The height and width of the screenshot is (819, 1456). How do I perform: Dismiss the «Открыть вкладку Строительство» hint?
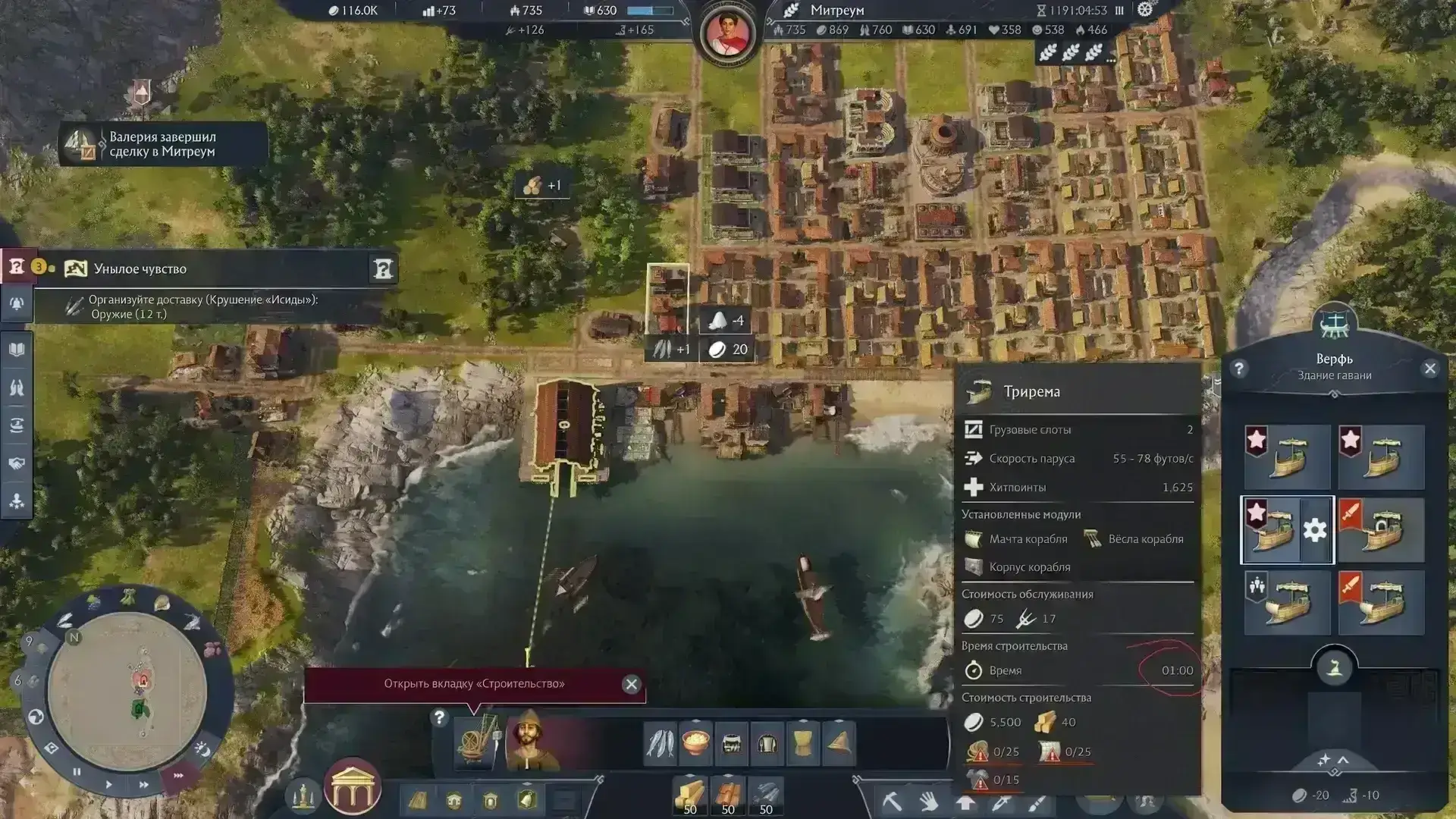pyautogui.click(x=631, y=684)
